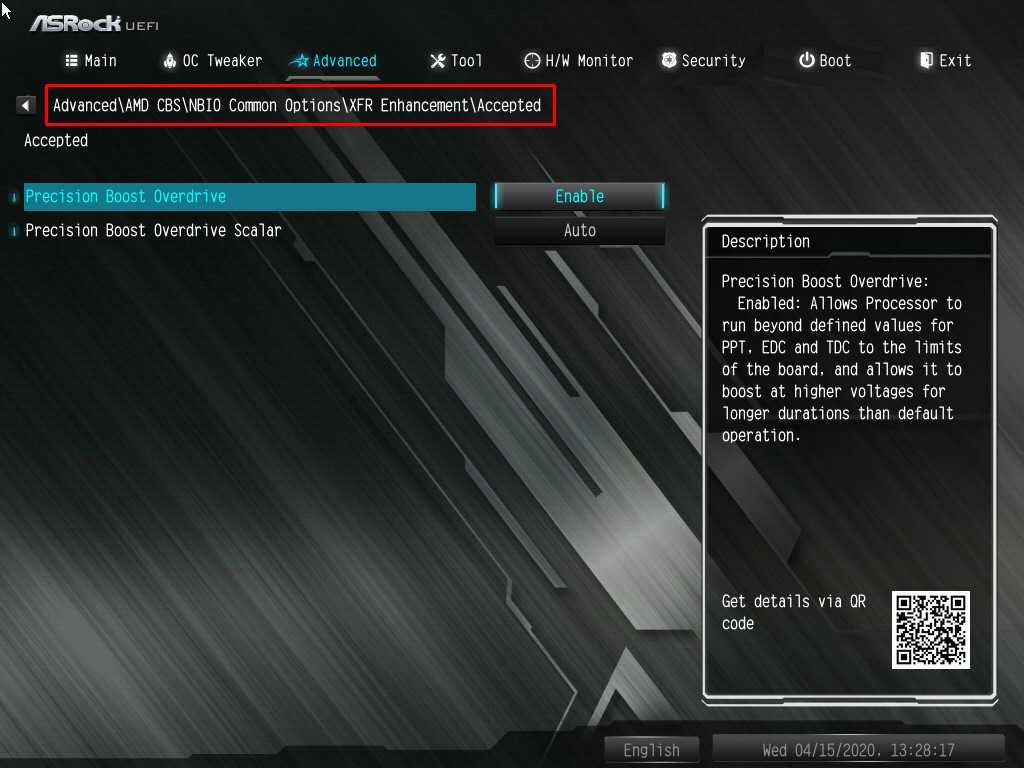Viewport: 1024px width, 768px height.
Task: Show the H/W Monitor tab
Action: coord(579,61)
